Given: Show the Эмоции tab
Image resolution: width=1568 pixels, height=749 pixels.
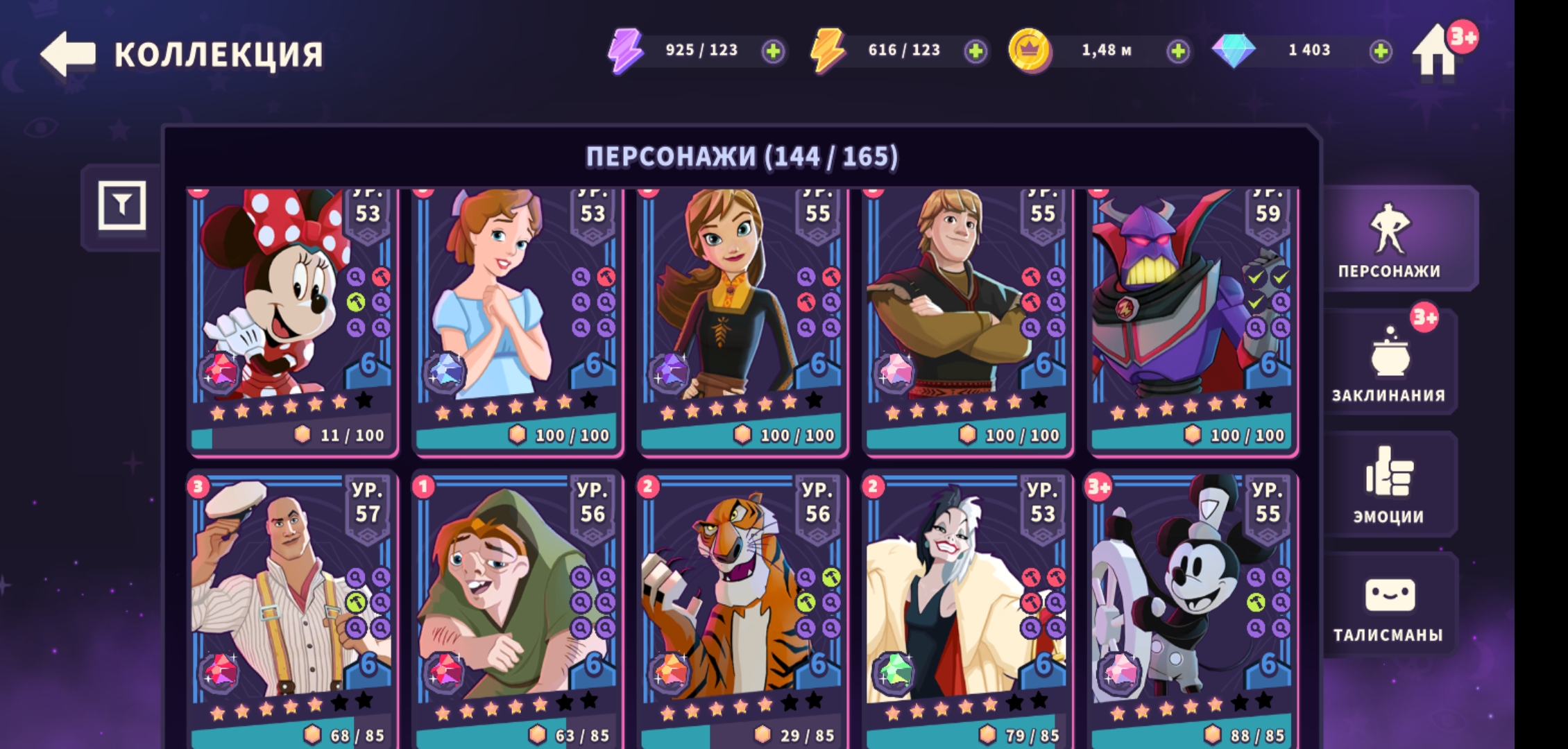Looking at the screenshot, I should pyautogui.click(x=1389, y=485).
